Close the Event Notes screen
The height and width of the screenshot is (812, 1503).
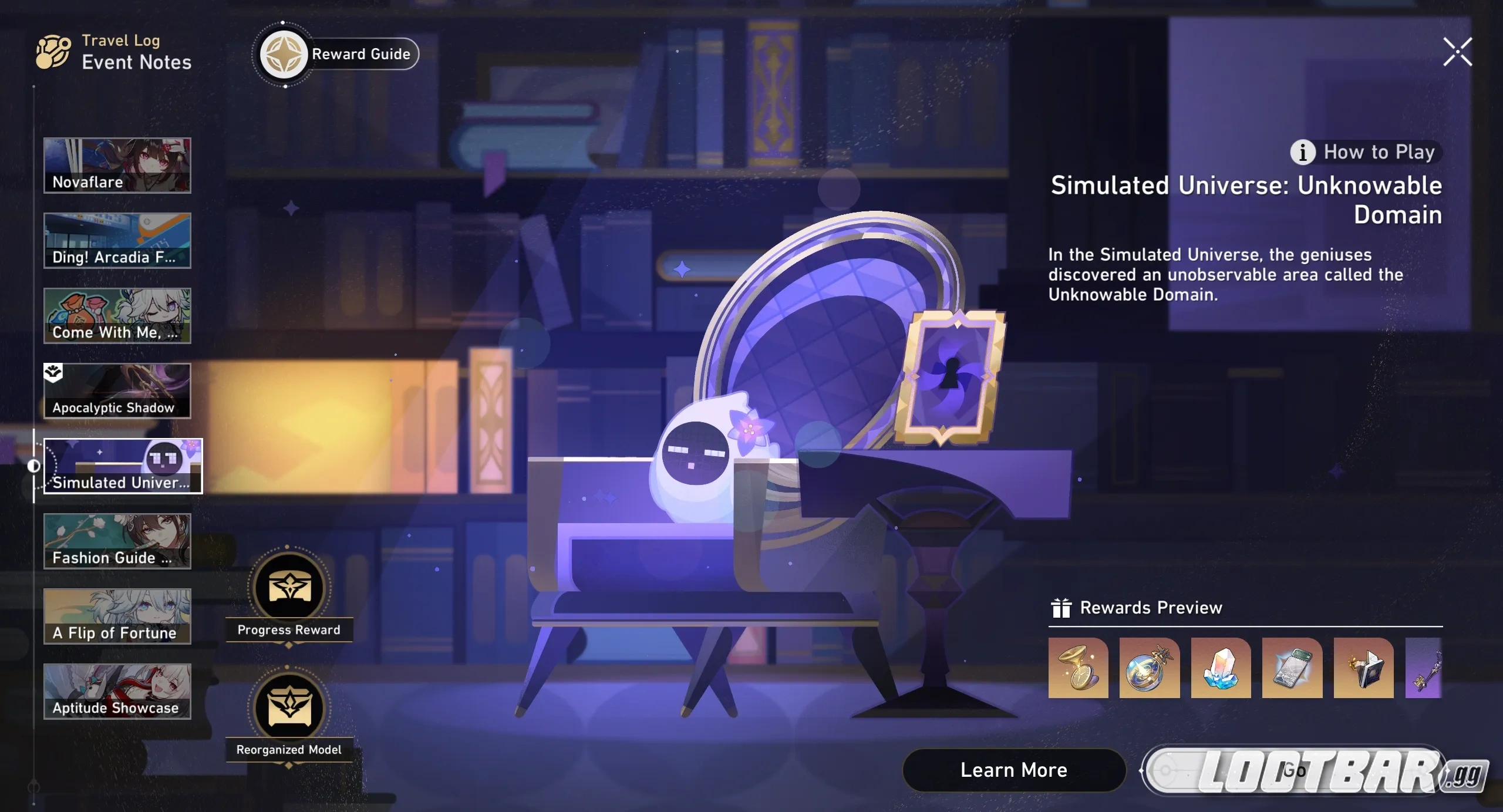point(1457,52)
